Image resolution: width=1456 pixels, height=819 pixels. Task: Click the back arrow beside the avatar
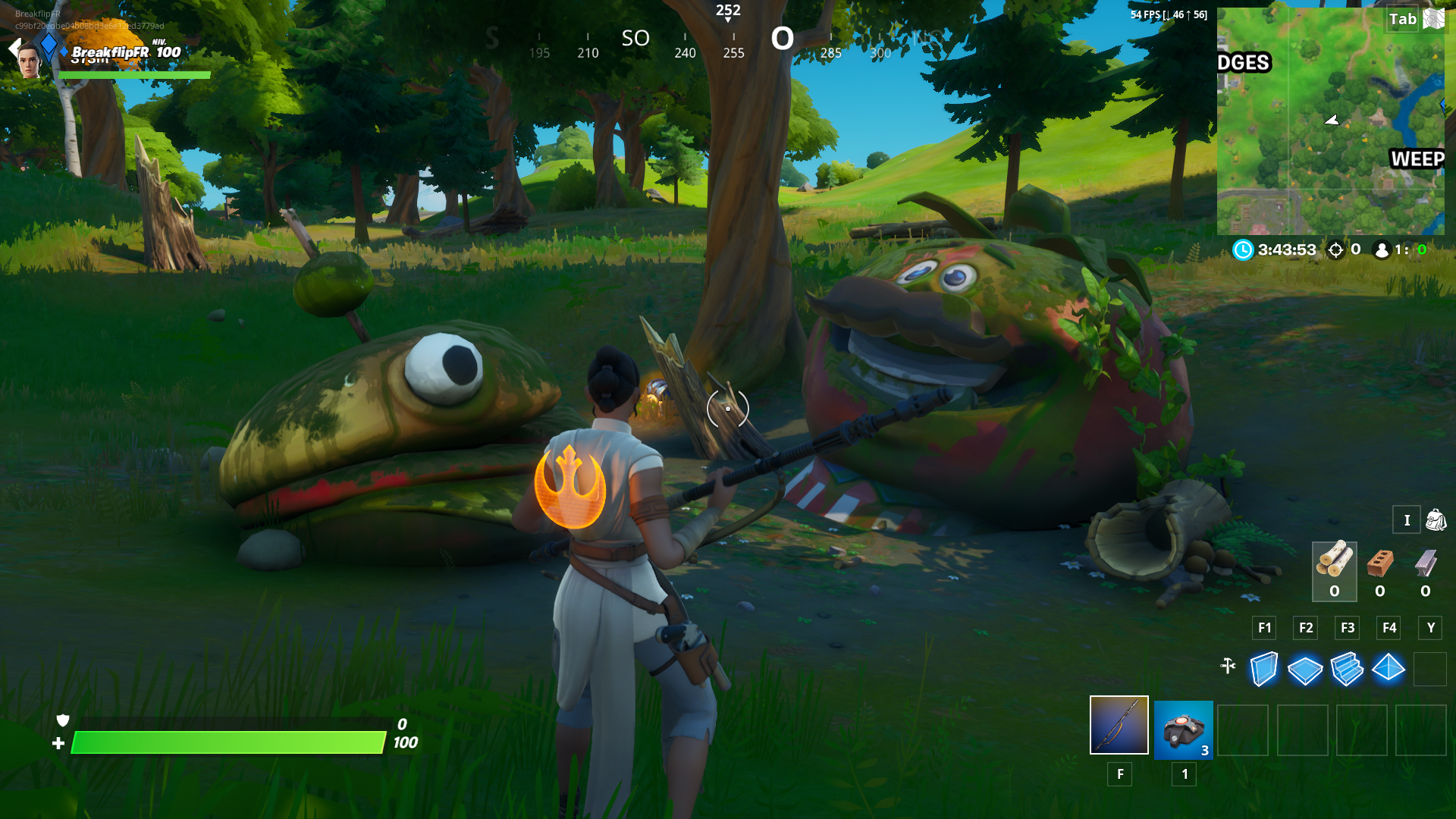tap(14, 48)
